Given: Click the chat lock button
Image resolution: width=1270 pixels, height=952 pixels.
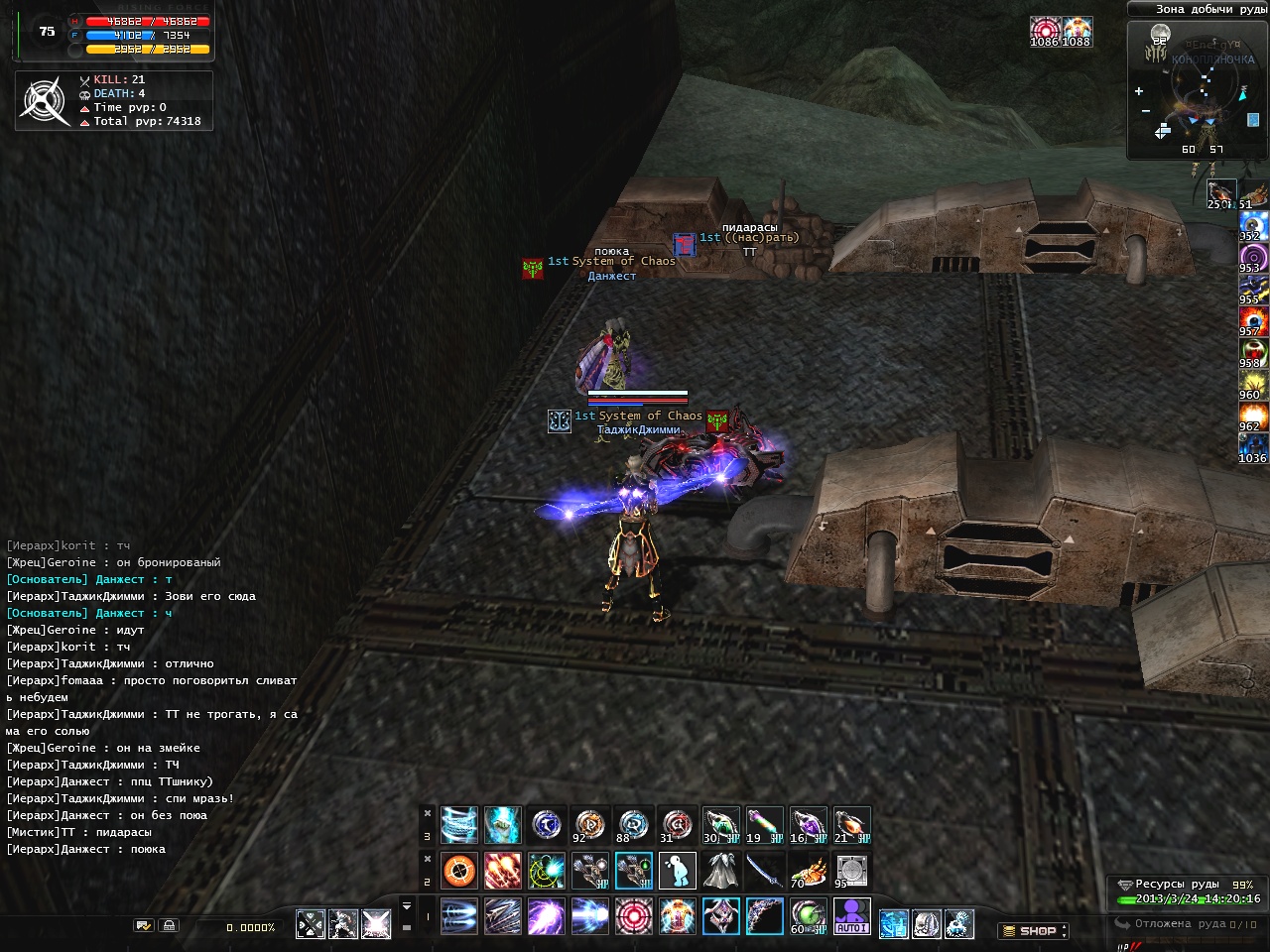Looking at the screenshot, I should [170, 925].
